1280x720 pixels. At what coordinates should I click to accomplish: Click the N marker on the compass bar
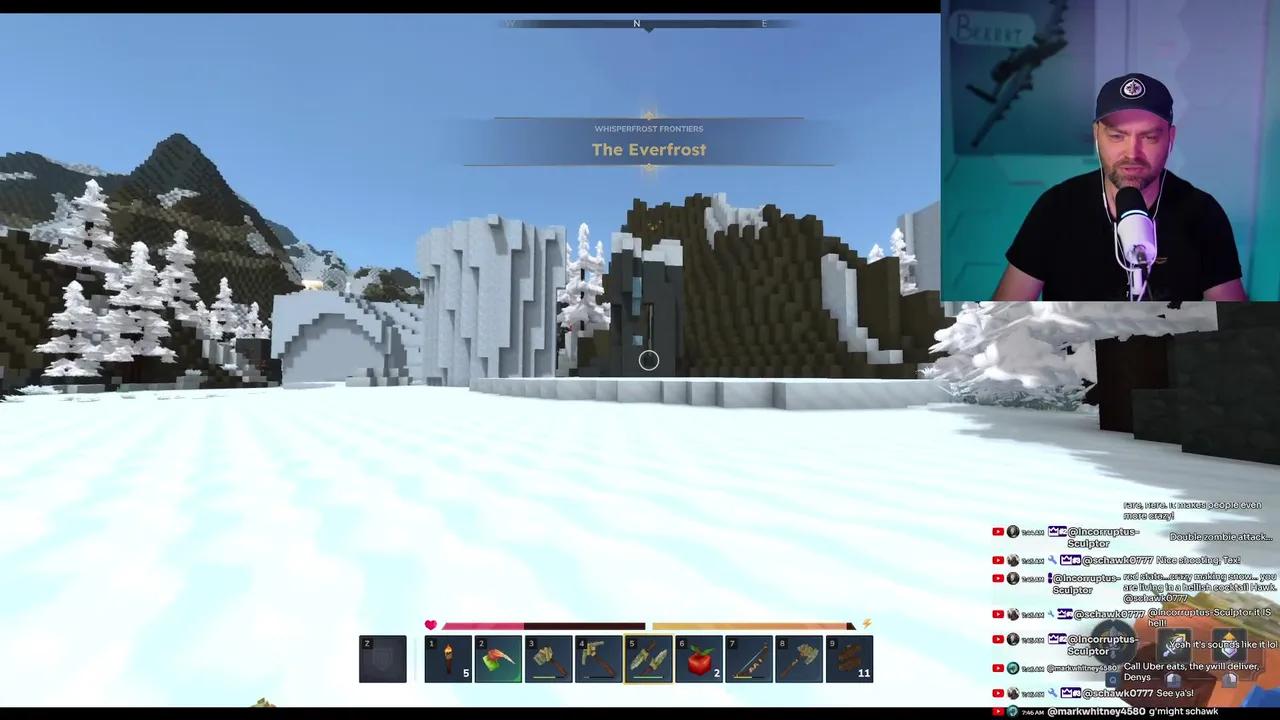click(x=637, y=23)
